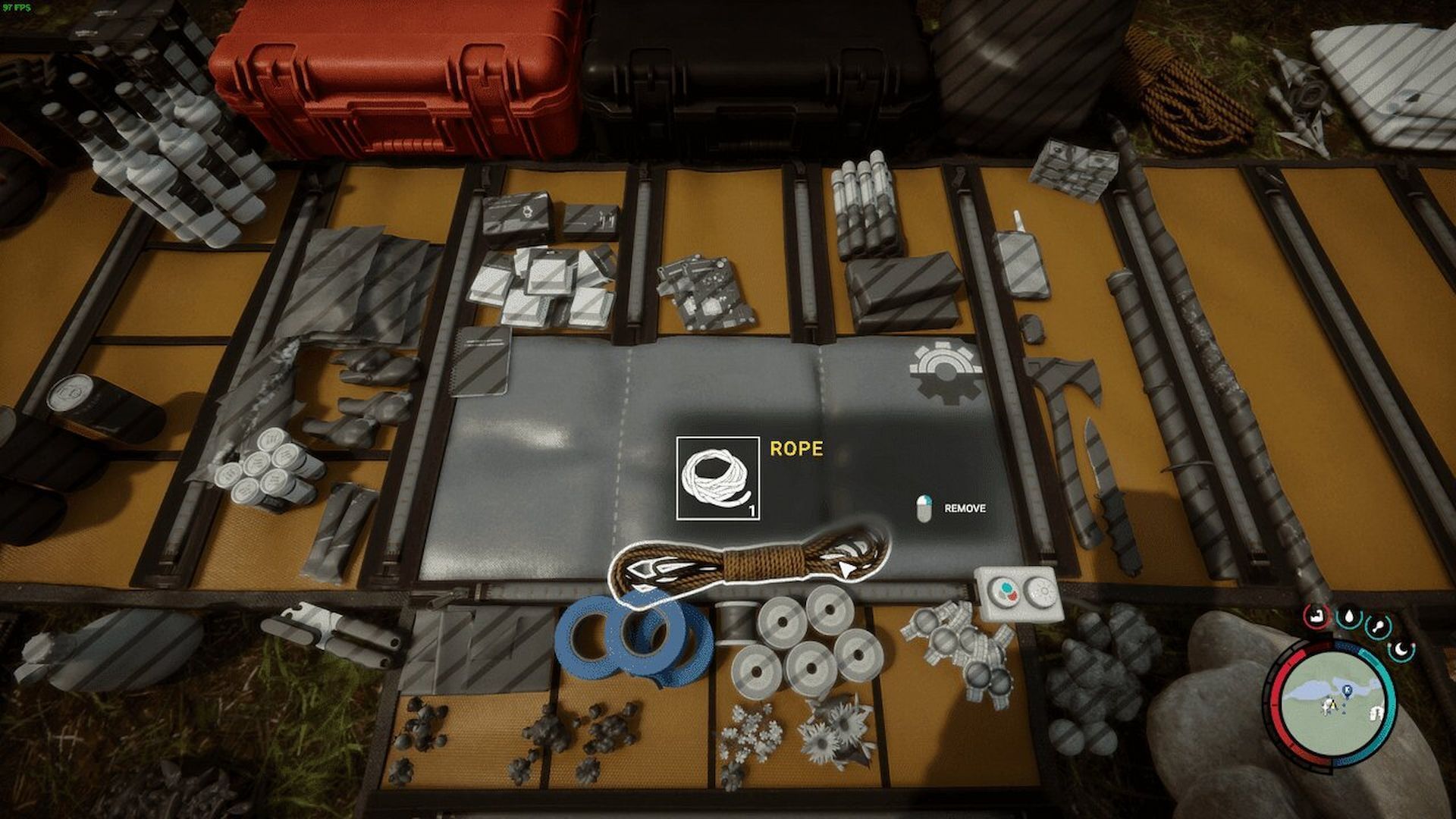This screenshot has height=819, width=1456.
Task: Click REMOVE to return the rope
Action: (x=963, y=509)
